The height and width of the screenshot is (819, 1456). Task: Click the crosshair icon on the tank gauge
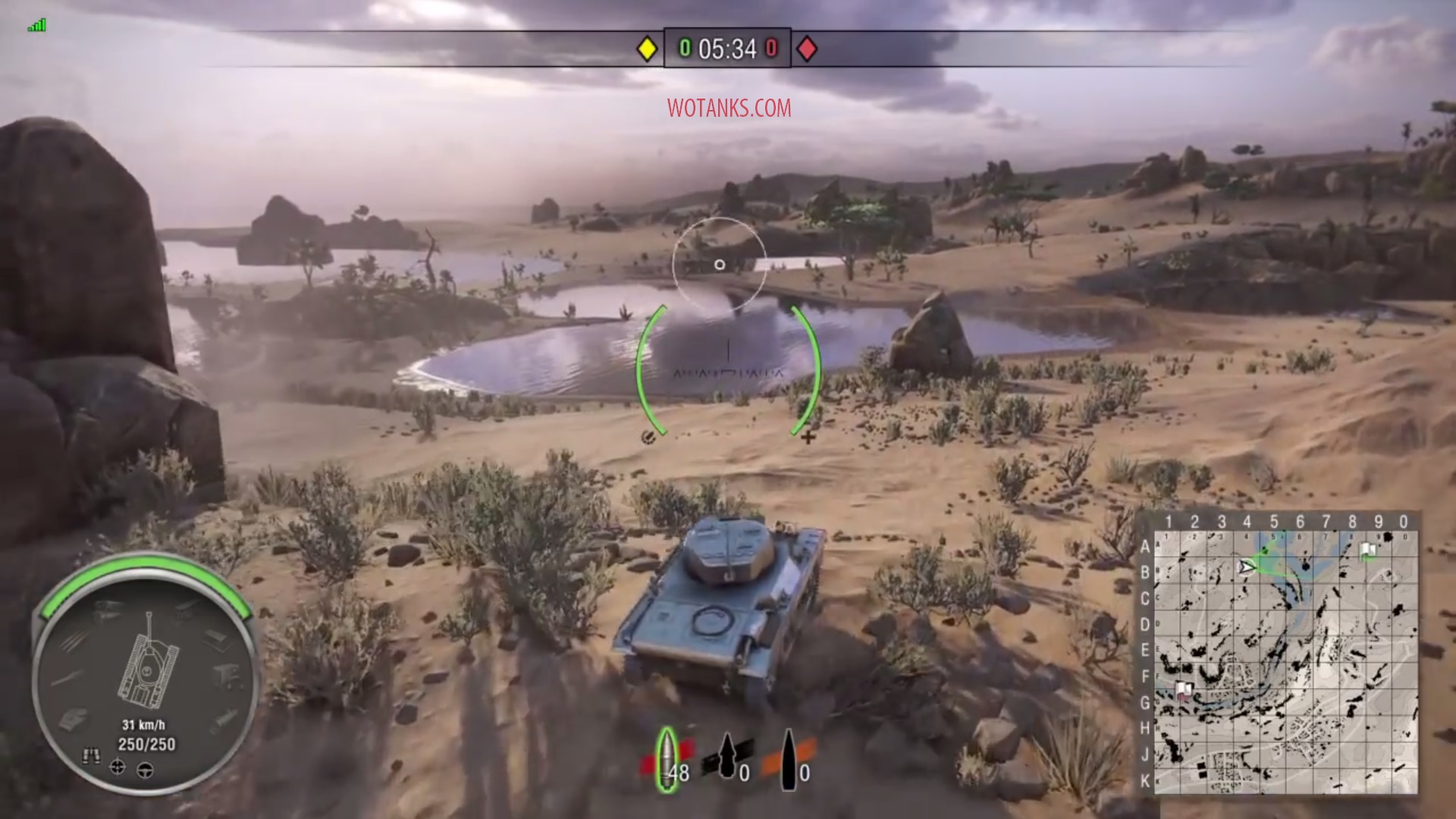(118, 767)
